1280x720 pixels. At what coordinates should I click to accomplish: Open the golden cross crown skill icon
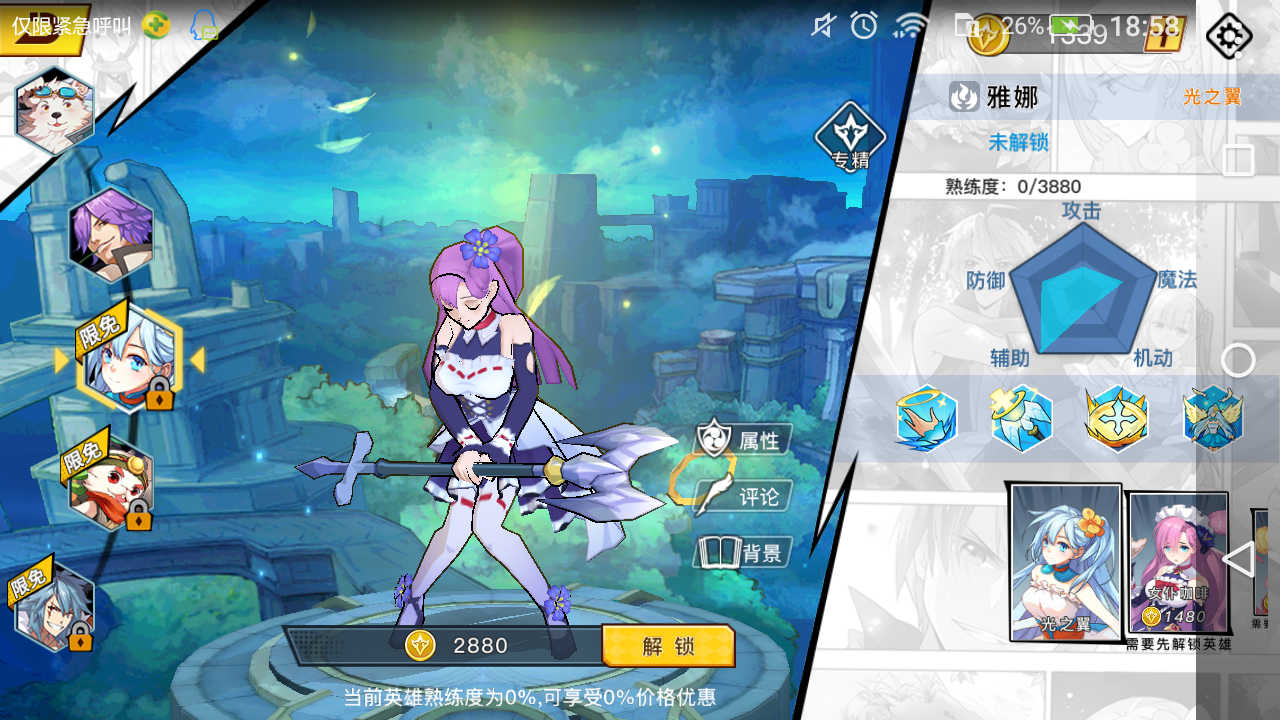tap(1117, 418)
